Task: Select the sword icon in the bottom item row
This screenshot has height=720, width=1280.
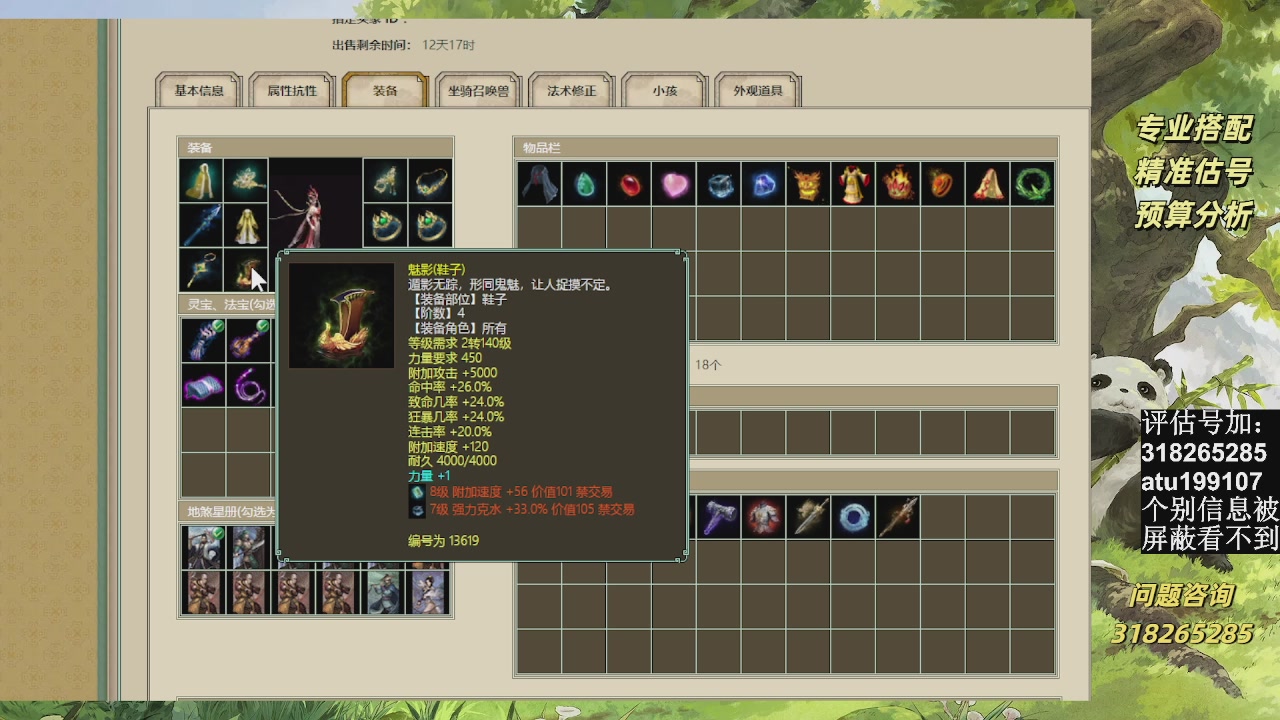Action: 808,516
